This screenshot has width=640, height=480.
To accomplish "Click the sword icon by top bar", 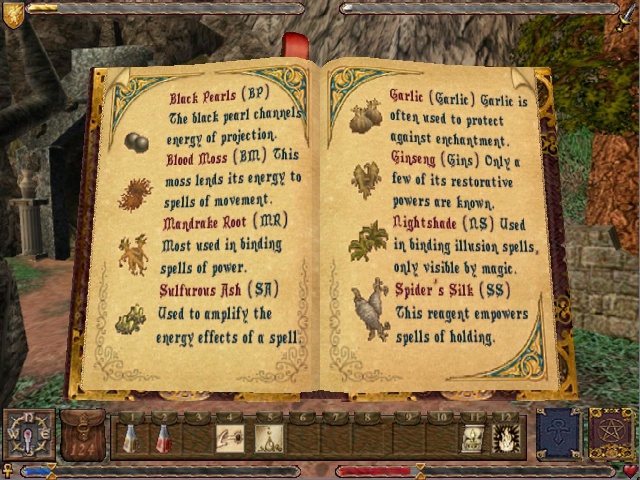I will pyautogui.click(x=625, y=15).
